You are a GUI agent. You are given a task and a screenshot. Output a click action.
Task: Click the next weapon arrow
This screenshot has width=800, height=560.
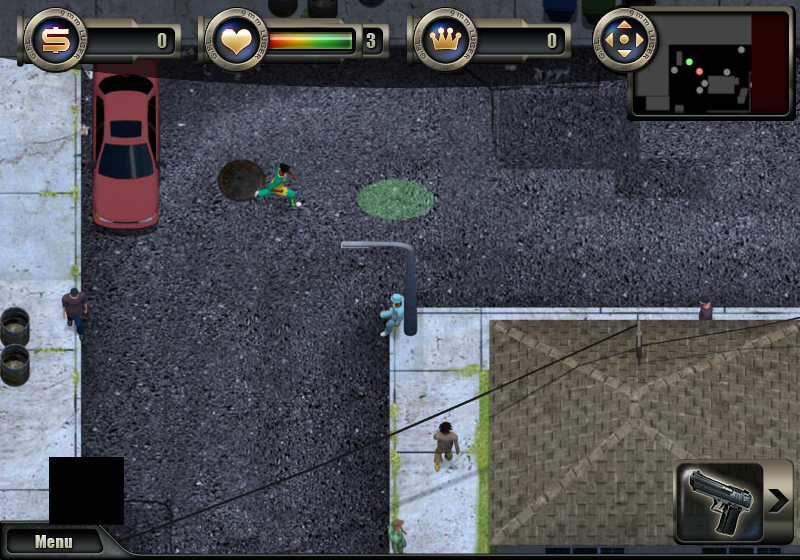[780, 501]
